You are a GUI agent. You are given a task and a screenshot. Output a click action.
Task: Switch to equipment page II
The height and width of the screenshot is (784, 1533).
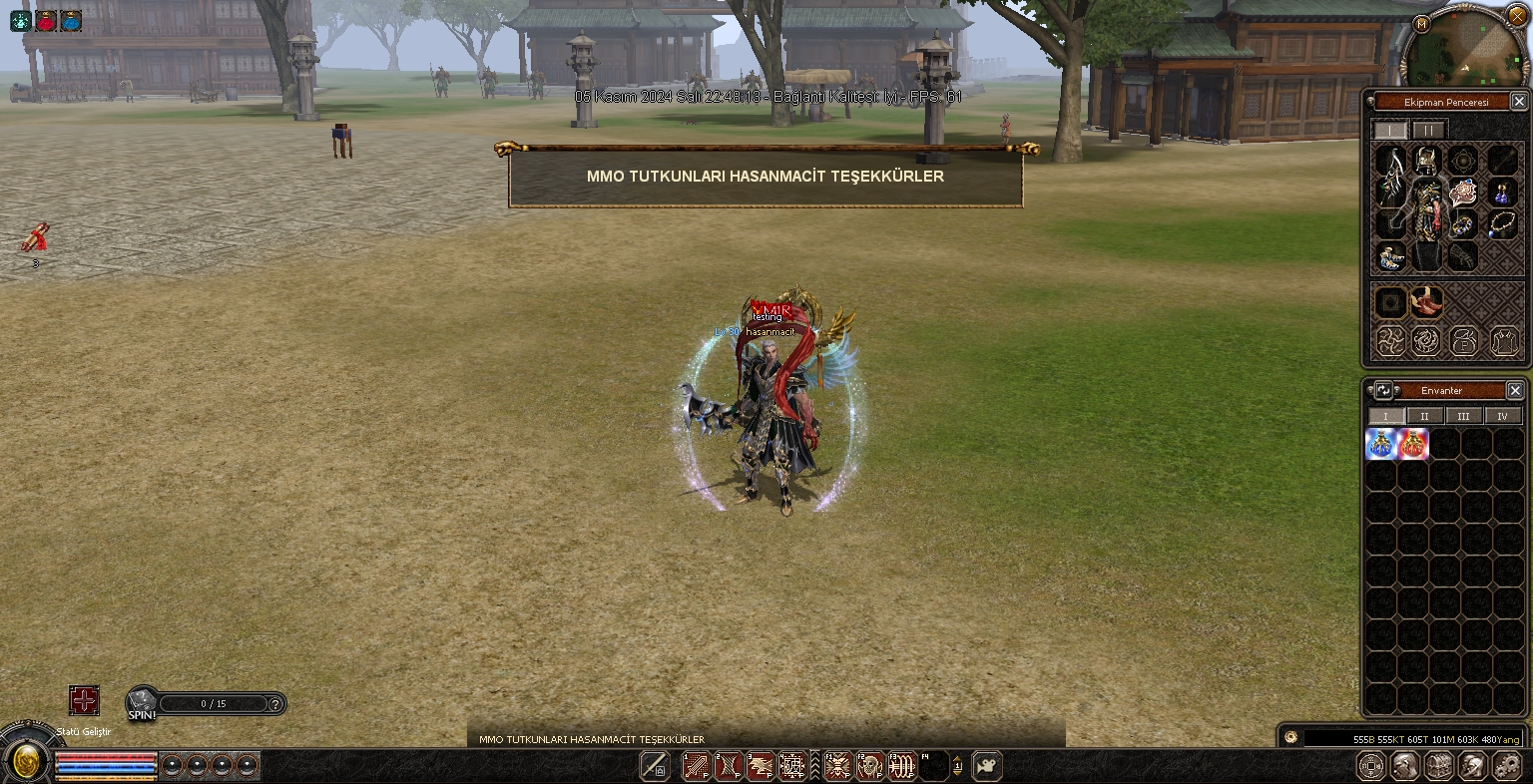pyautogui.click(x=1429, y=131)
